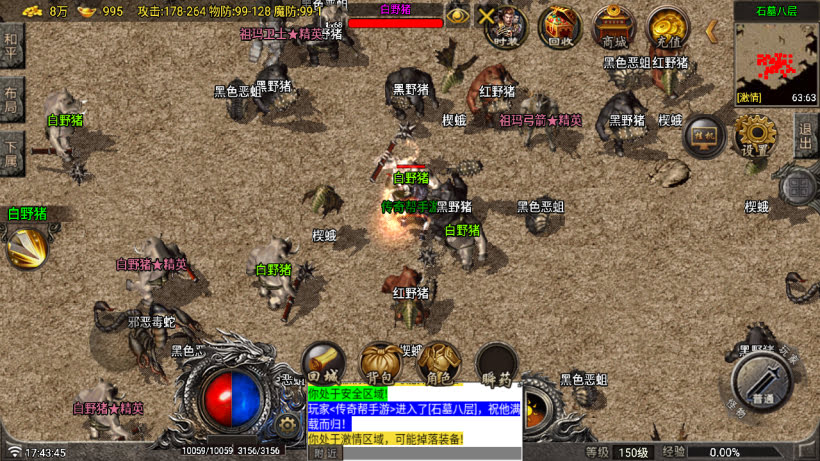
Task: Activate the golden slash skill icon
Action: [x=27, y=247]
